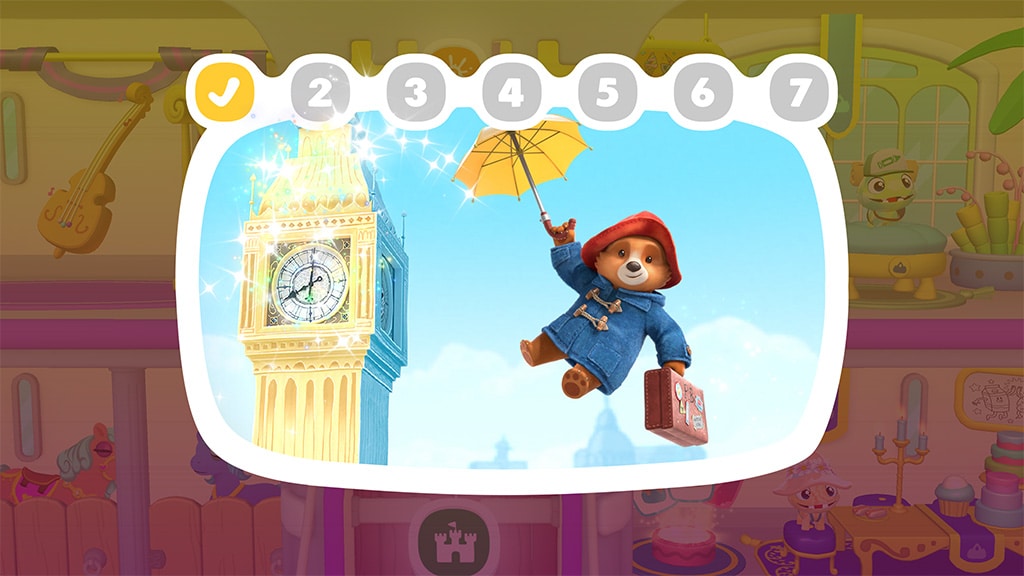Select step number 6
Screen dimensions: 1024x576
tap(703, 93)
